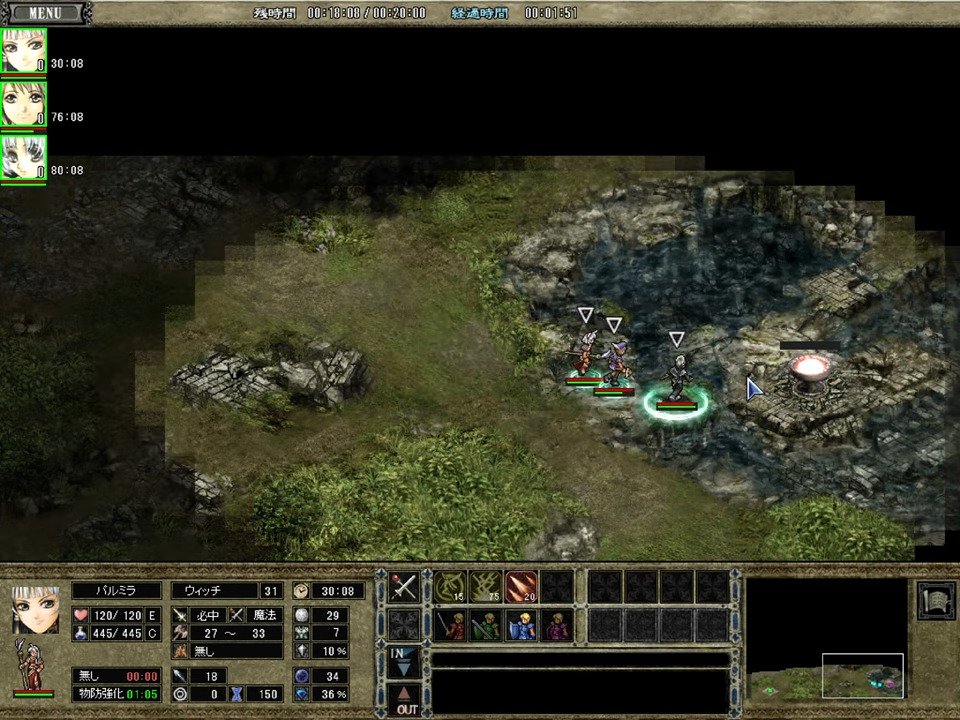Open the MENU button
The width and height of the screenshot is (960, 720).
44,13
